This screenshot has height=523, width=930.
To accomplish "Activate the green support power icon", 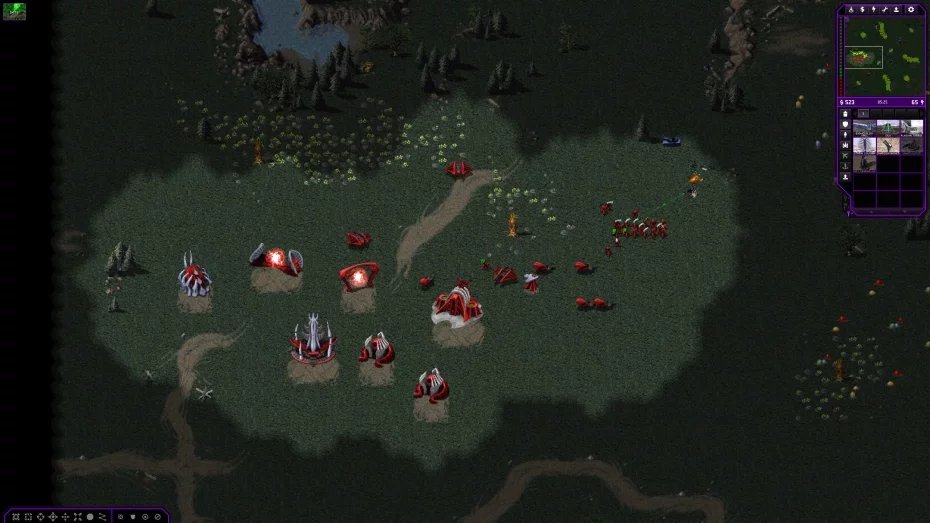I will (x=14, y=11).
